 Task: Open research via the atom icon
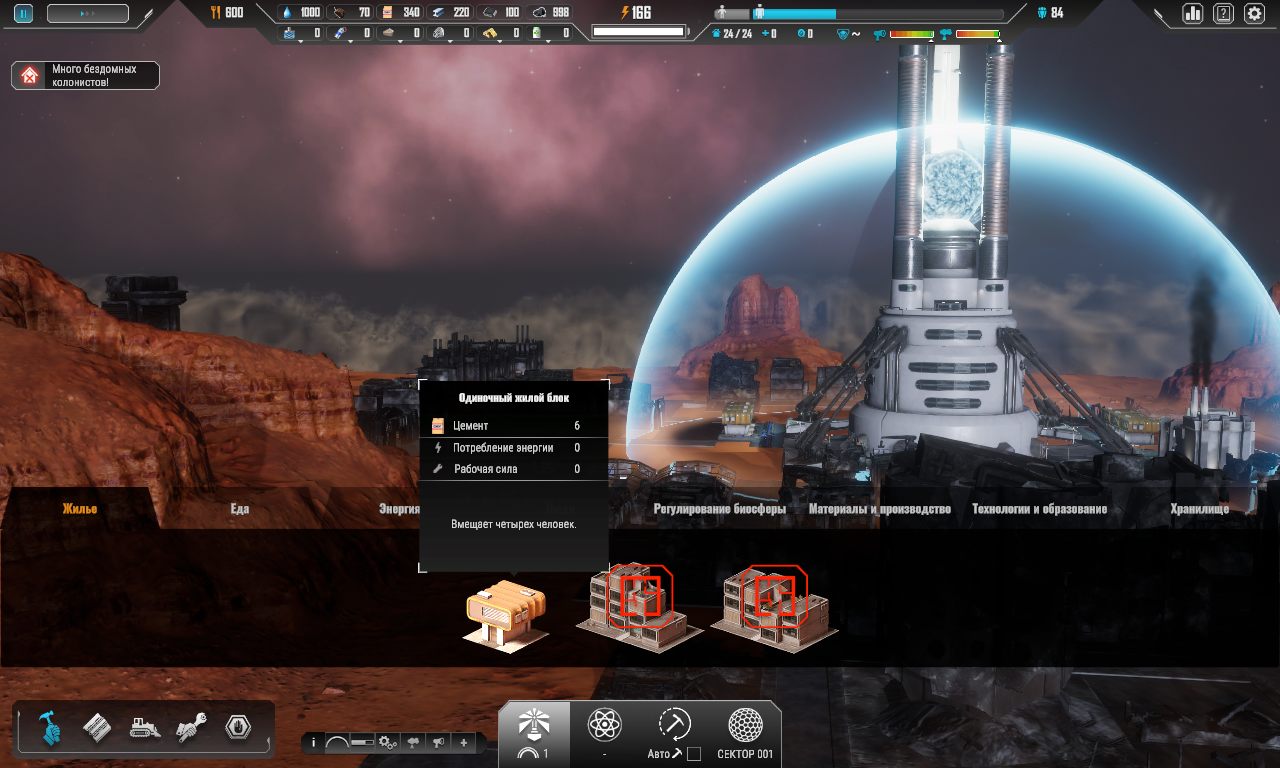coord(604,722)
